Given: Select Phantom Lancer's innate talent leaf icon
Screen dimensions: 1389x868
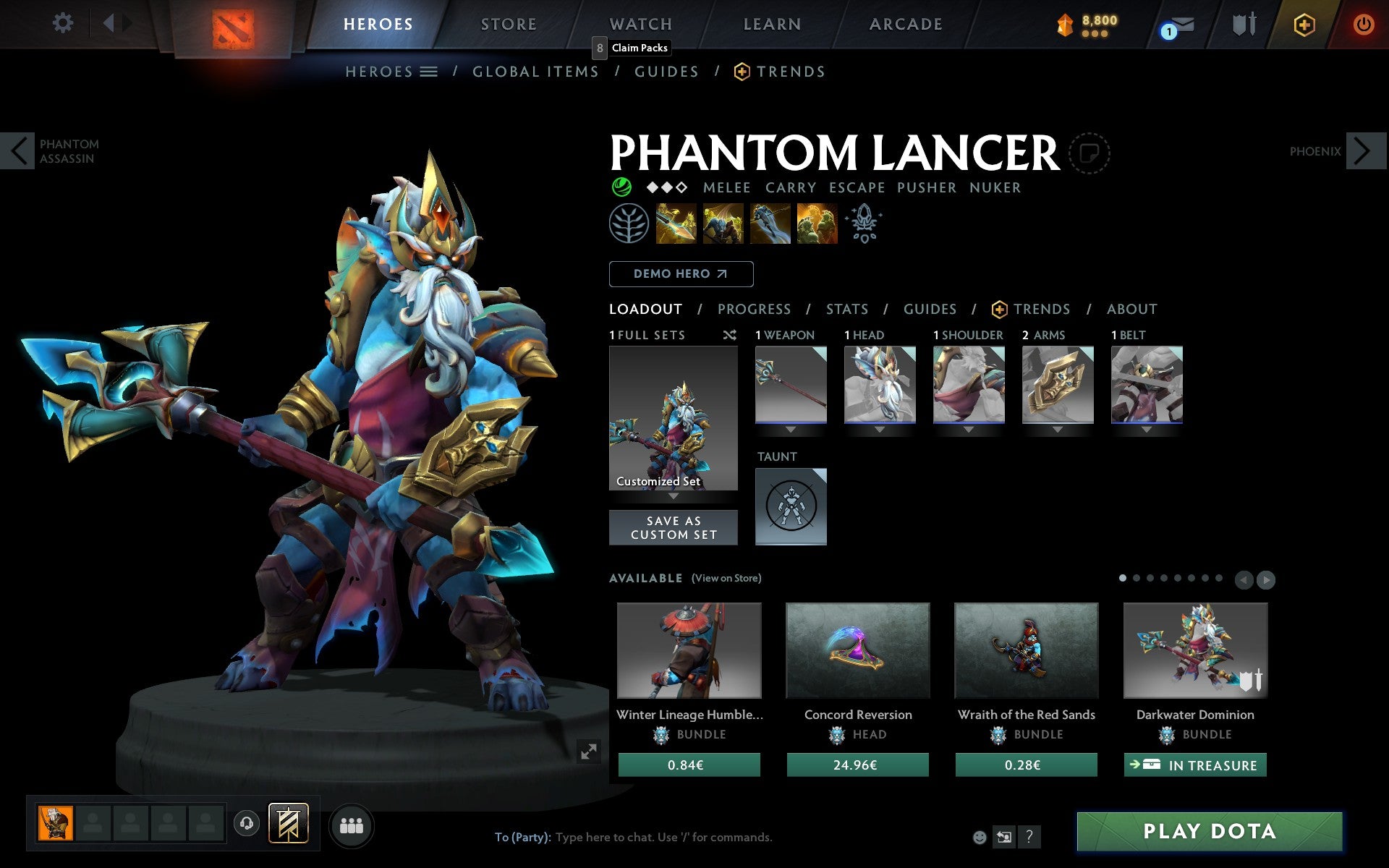Looking at the screenshot, I should point(629,223).
